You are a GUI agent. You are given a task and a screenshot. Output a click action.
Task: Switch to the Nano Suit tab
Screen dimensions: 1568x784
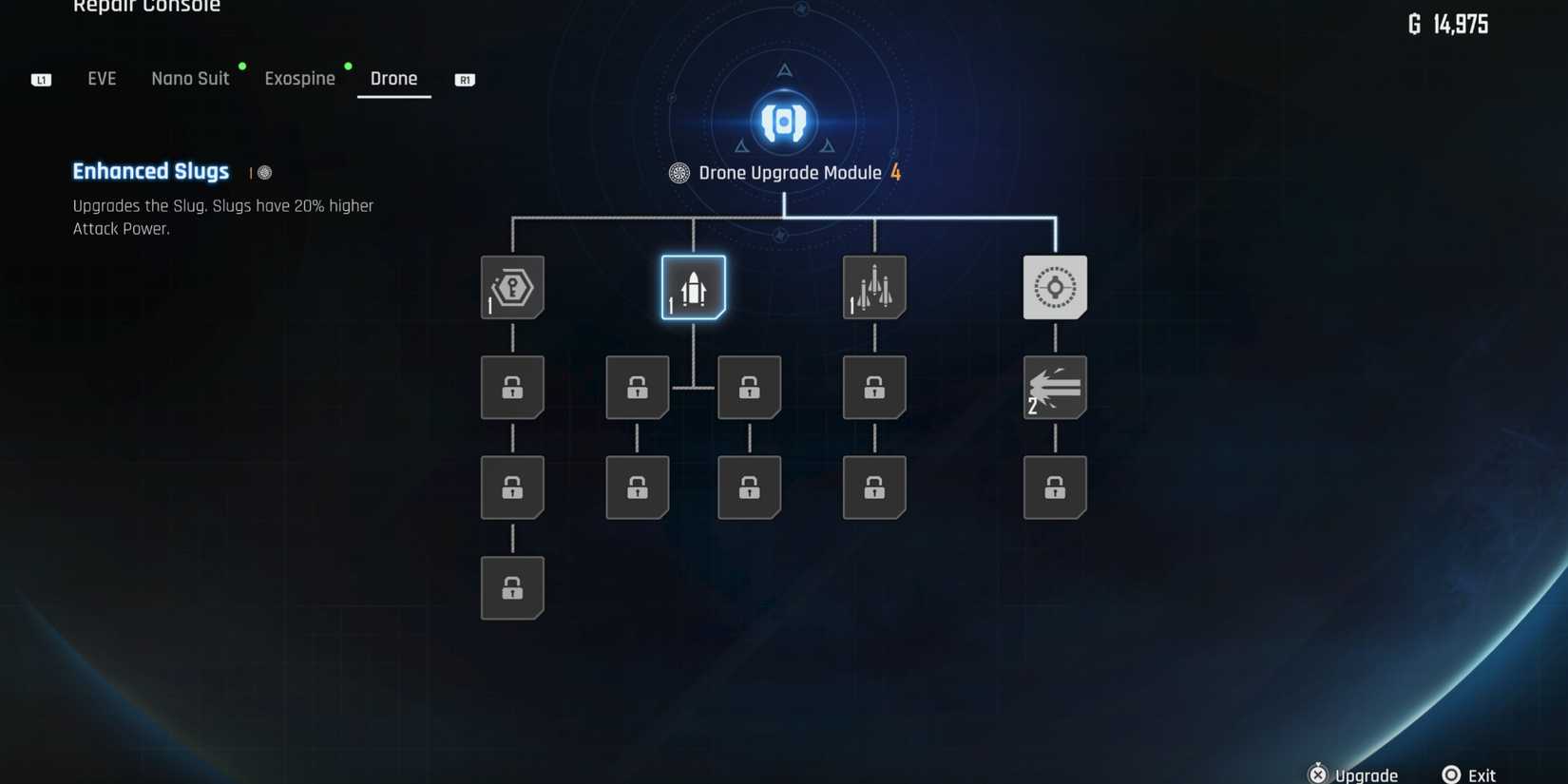(x=190, y=78)
